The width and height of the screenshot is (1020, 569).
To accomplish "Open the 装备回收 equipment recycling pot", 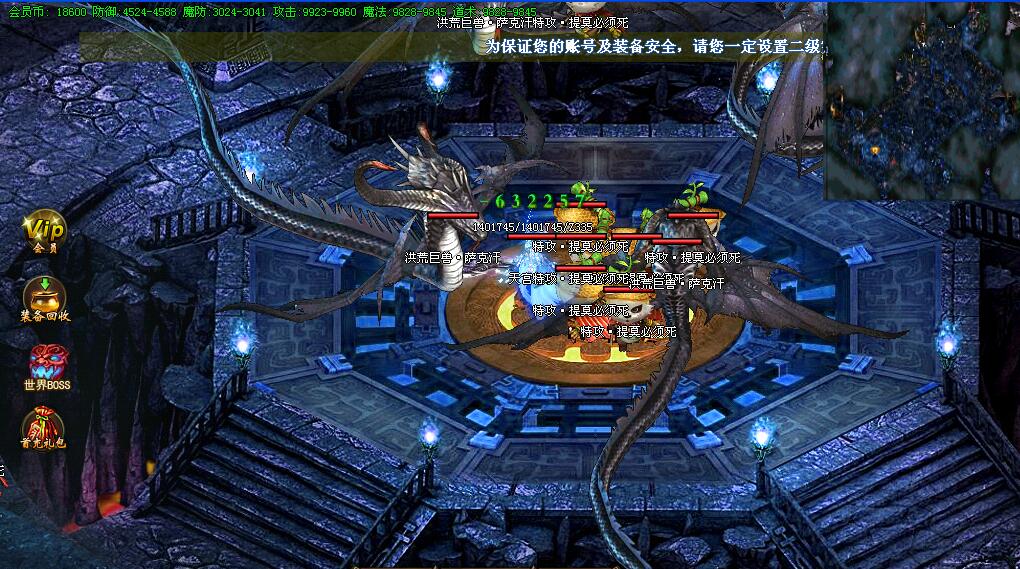I will coord(45,297).
